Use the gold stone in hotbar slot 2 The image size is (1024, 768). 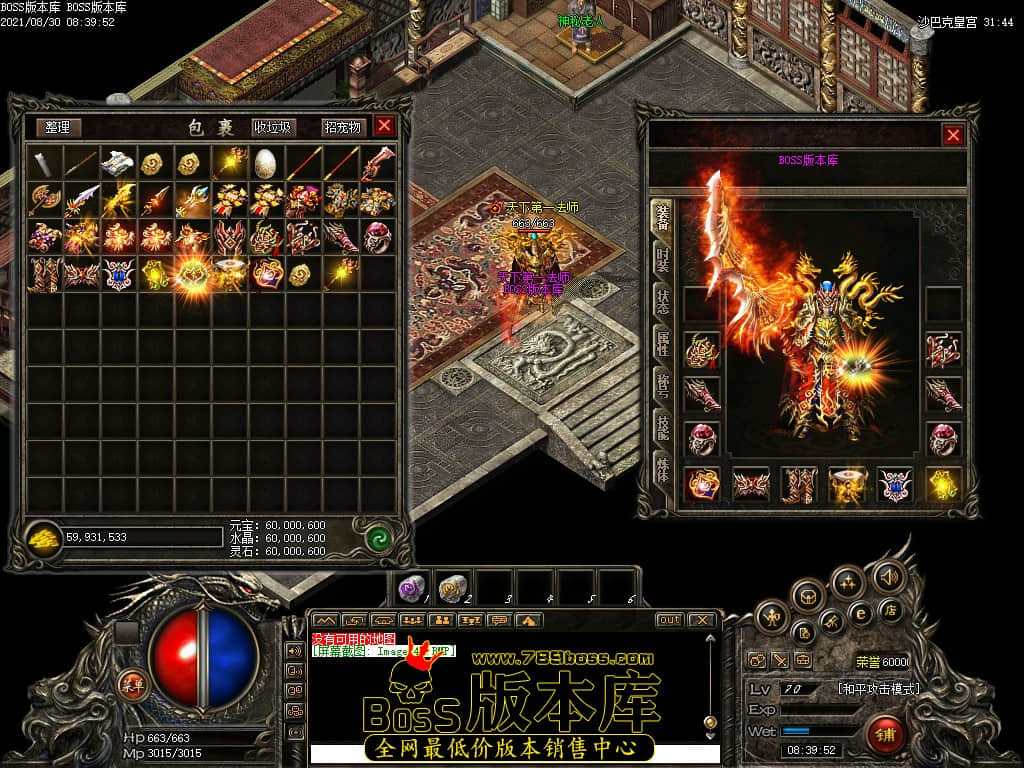pos(453,586)
